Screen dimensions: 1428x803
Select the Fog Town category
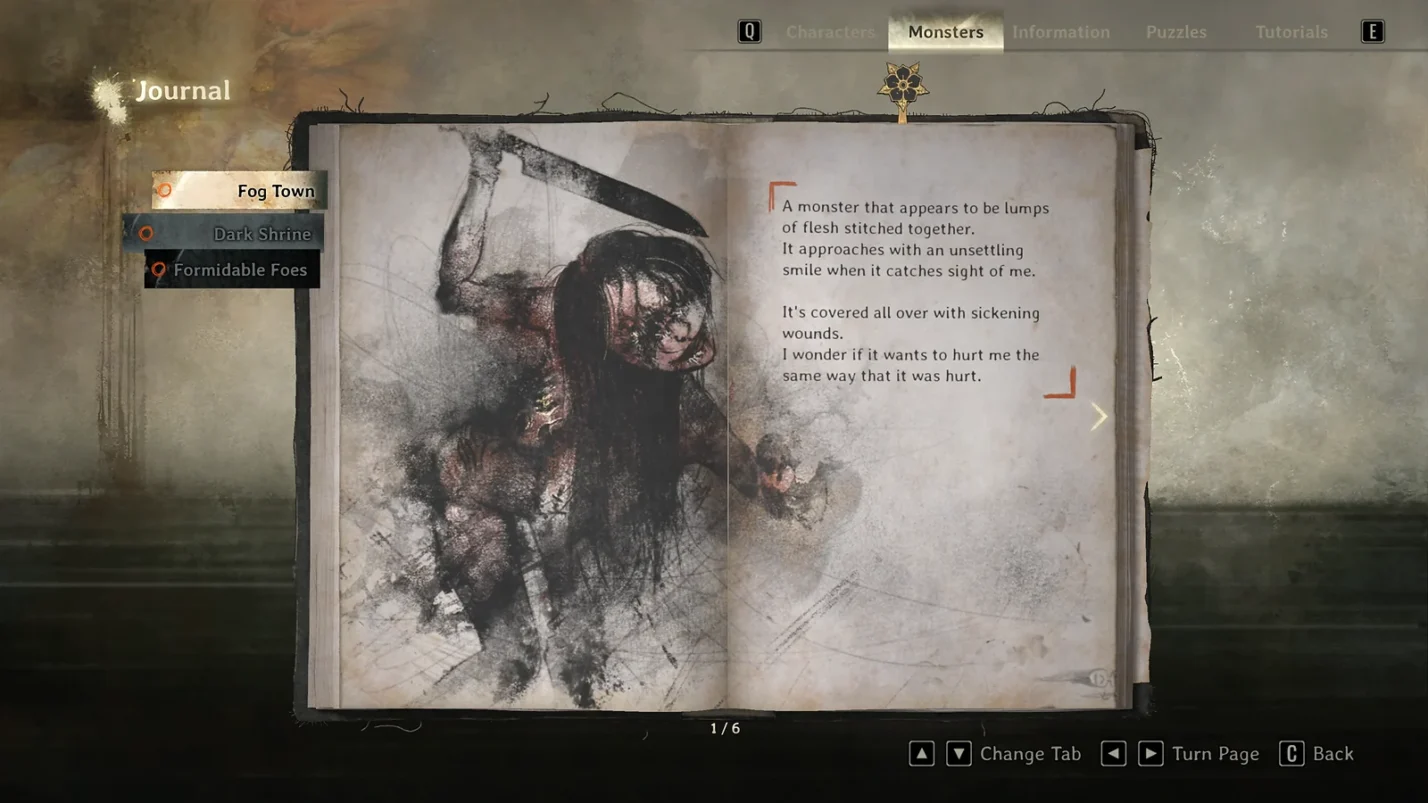[240, 191]
